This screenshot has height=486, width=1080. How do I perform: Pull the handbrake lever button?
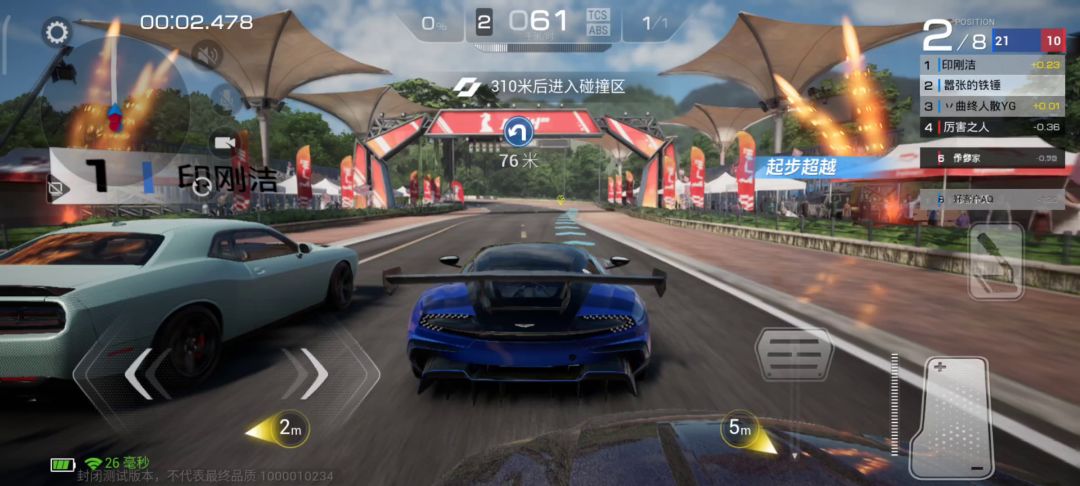click(x=996, y=261)
